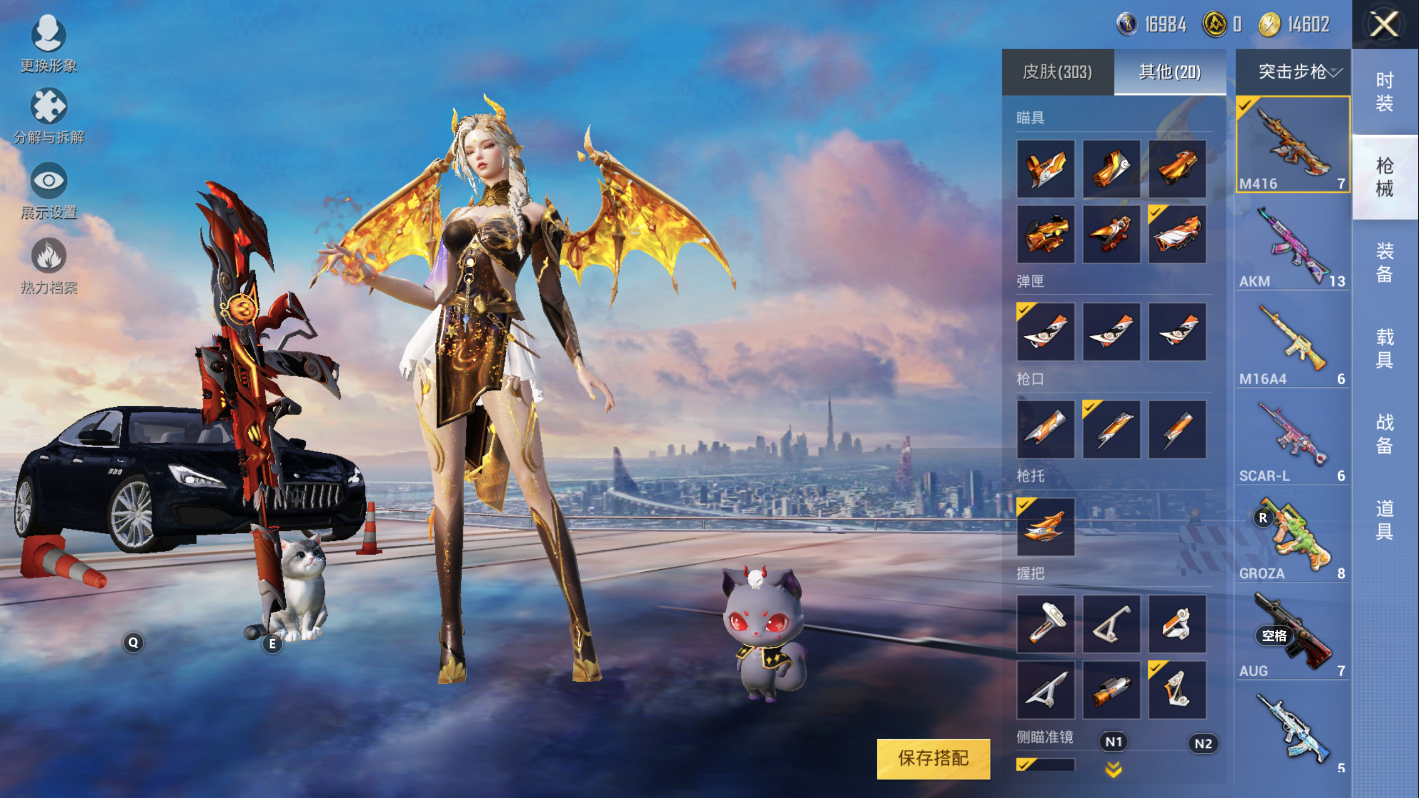Viewport: 1419px width, 798px height.
Task: Click 保存搭配 to save the loadout
Action: tap(933, 759)
